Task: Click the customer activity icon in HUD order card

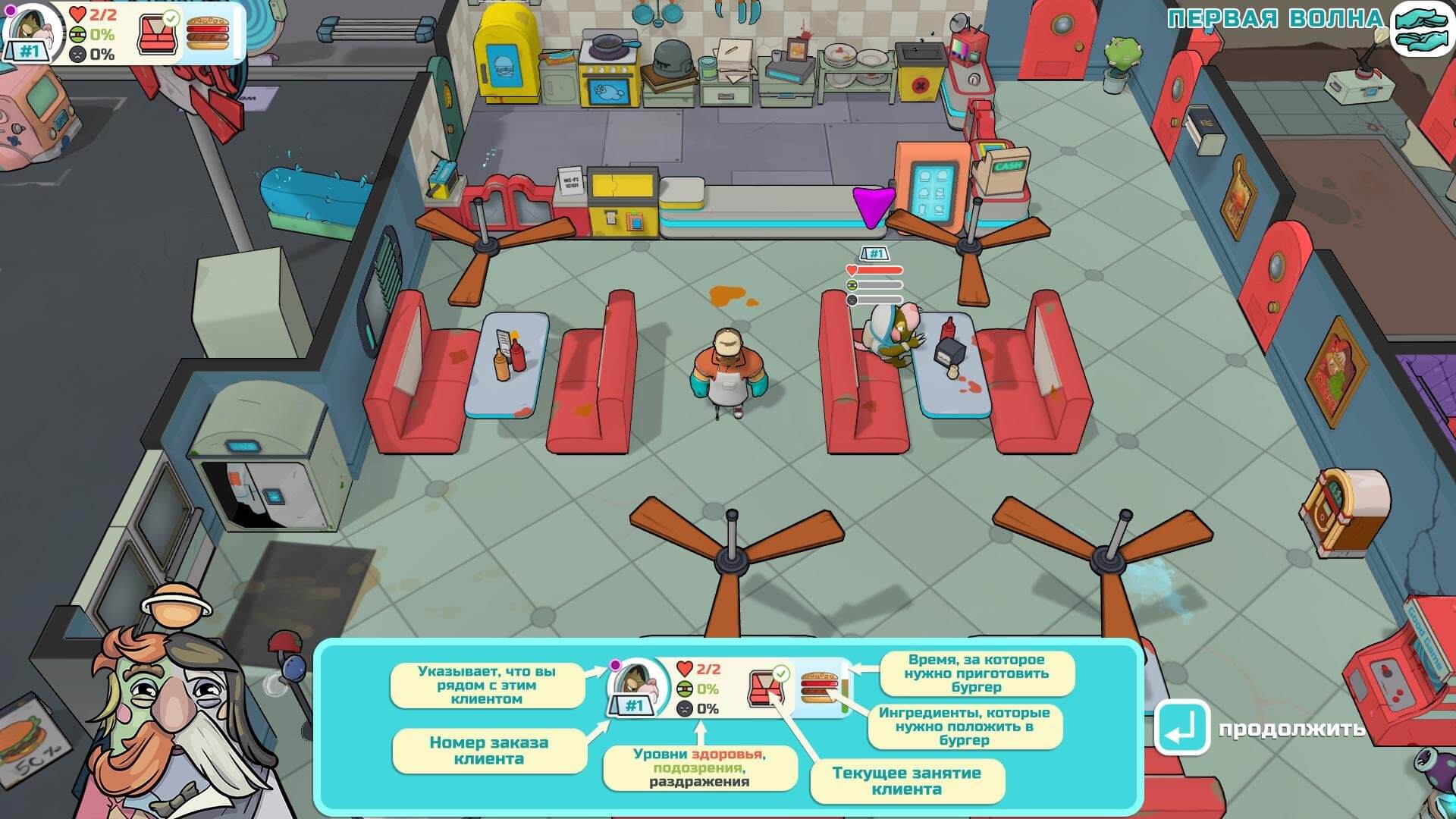Action: 156,33
